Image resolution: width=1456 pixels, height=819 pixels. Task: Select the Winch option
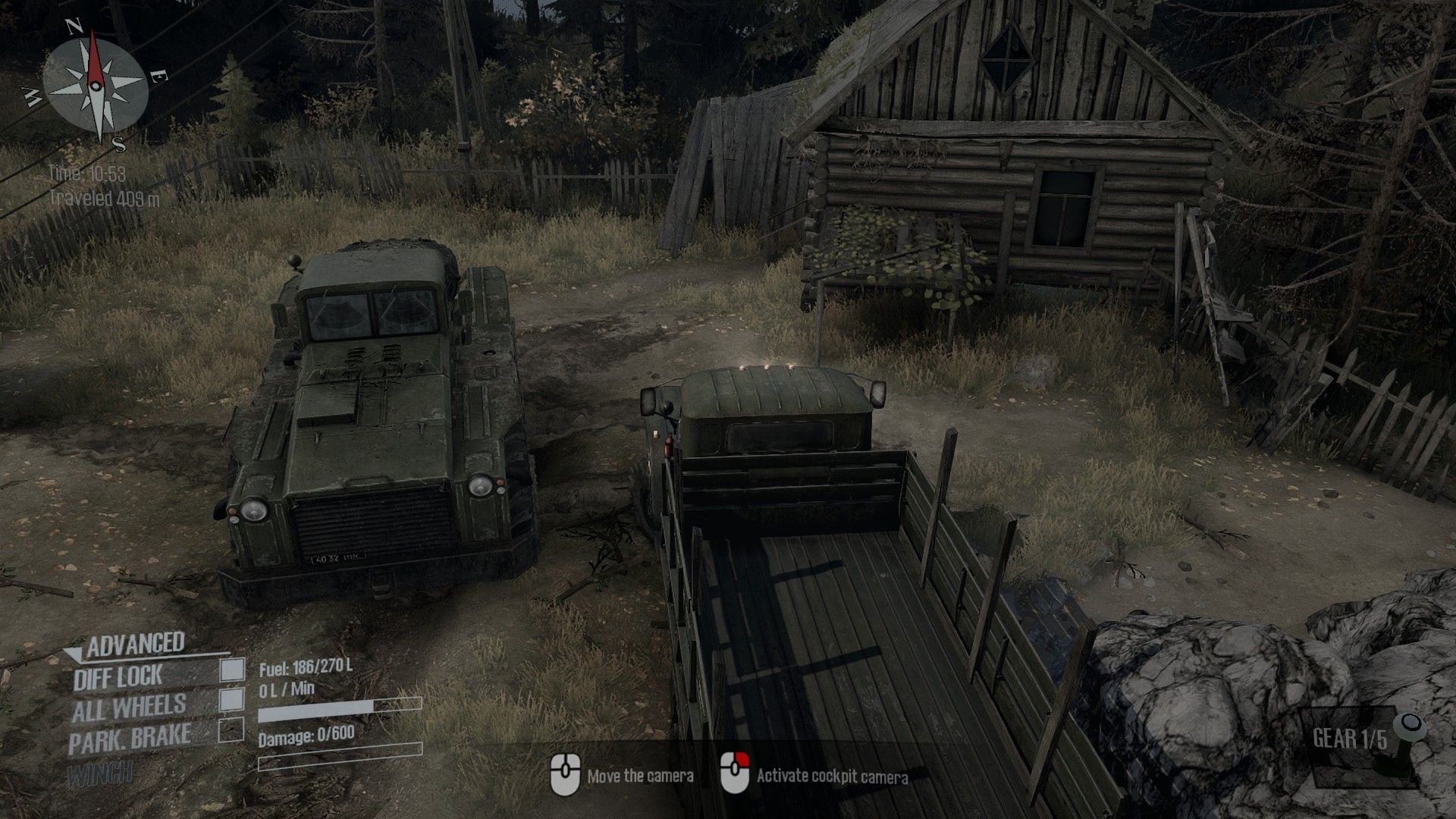(x=99, y=773)
